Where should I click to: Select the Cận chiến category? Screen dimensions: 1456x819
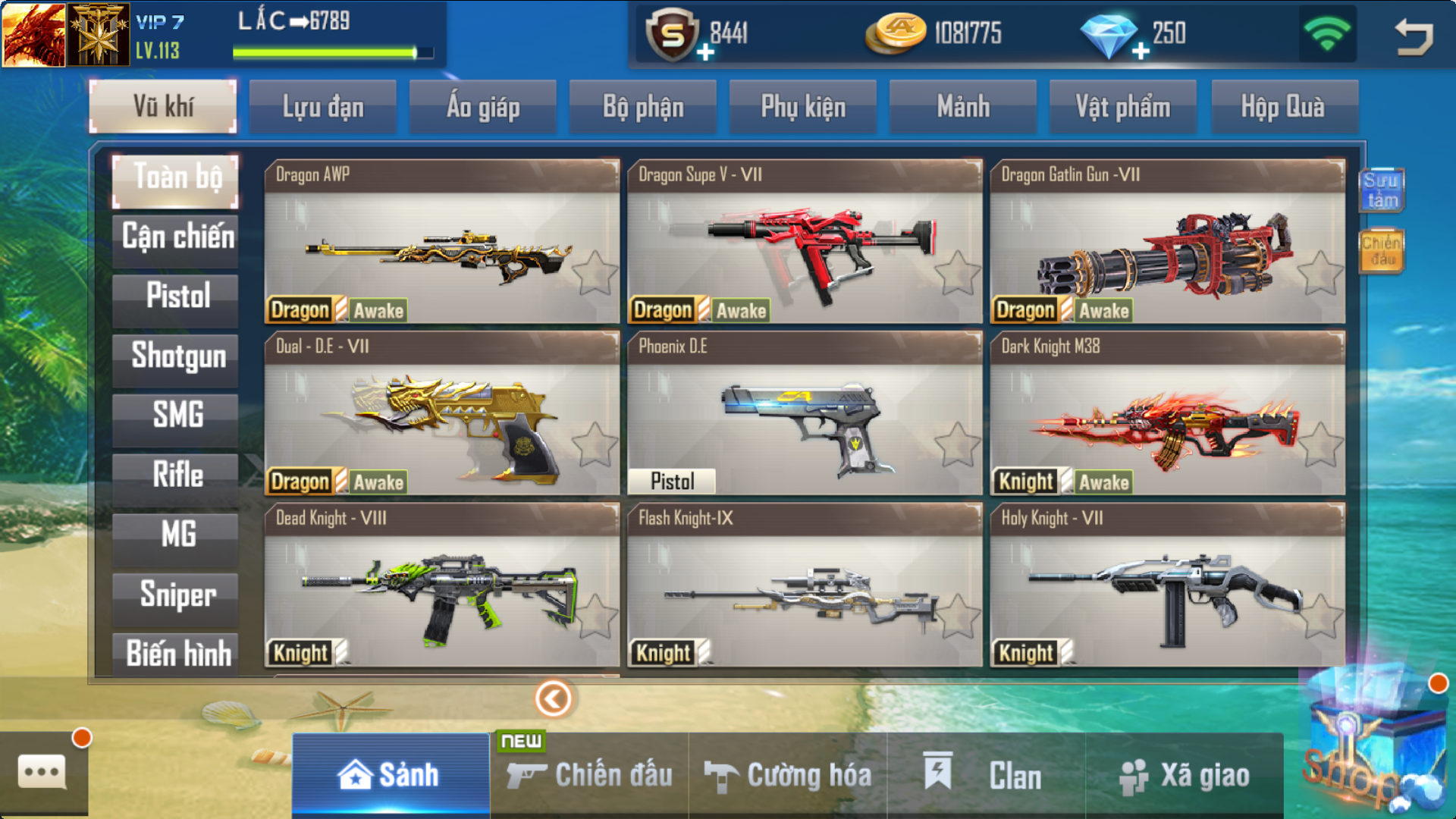176,237
